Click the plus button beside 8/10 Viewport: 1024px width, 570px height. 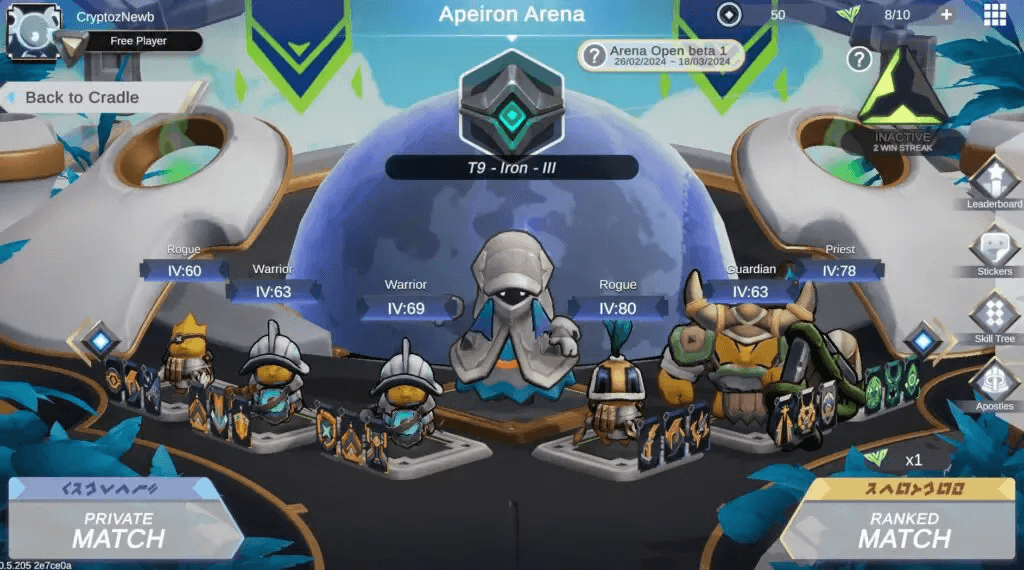coord(946,15)
